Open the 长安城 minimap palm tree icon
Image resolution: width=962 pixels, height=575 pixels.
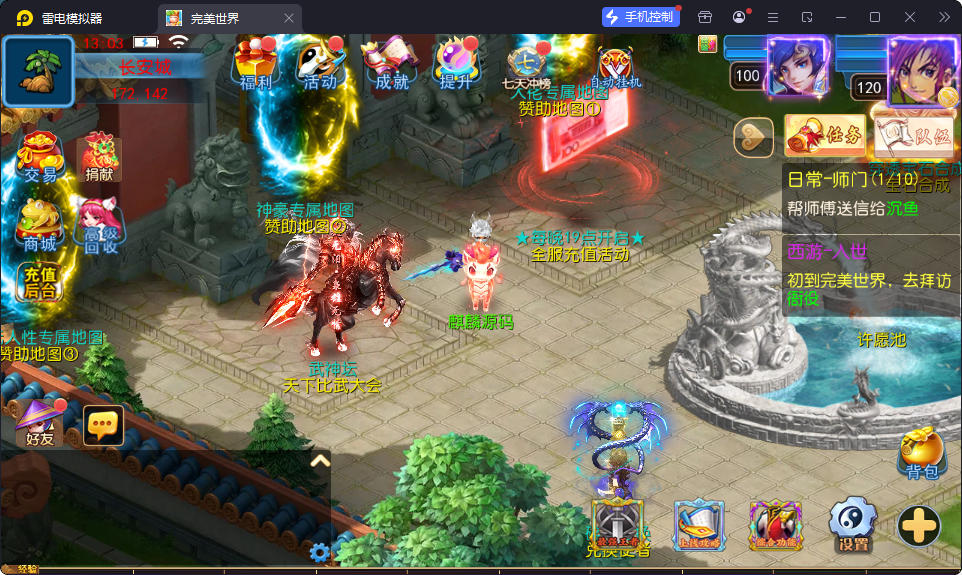tap(39, 72)
